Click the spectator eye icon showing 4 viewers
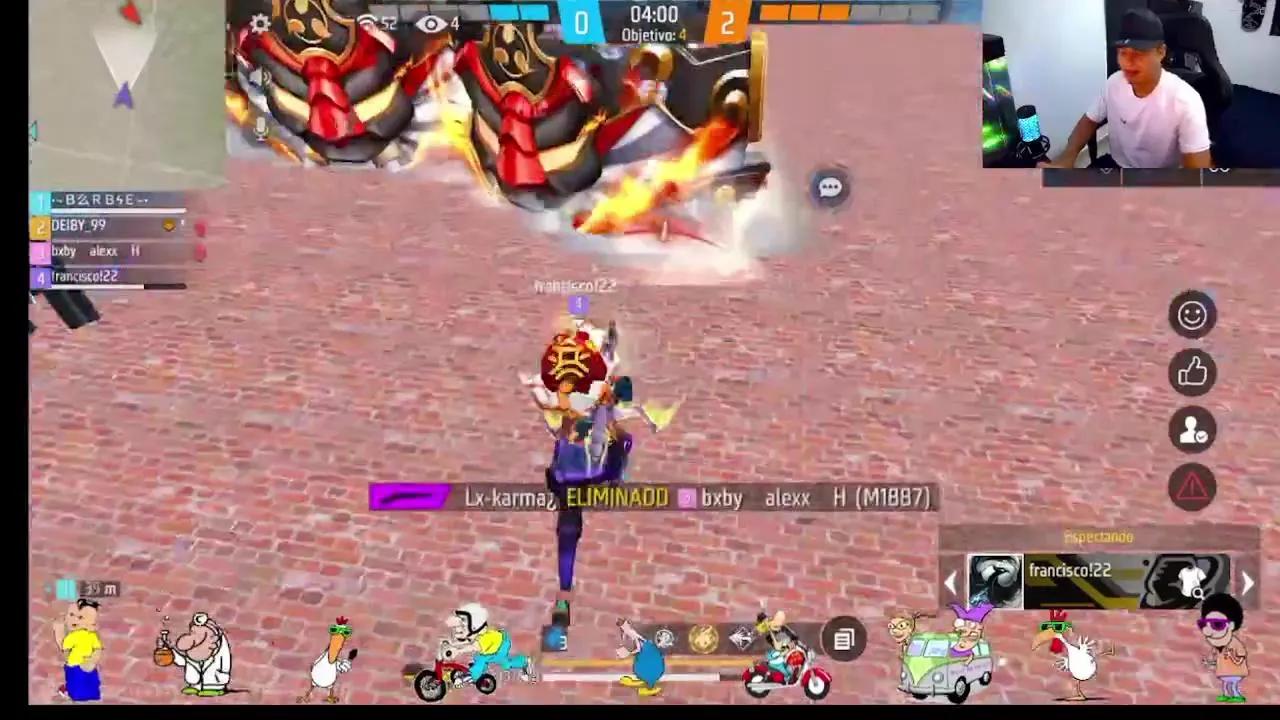 (x=432, y=23)
